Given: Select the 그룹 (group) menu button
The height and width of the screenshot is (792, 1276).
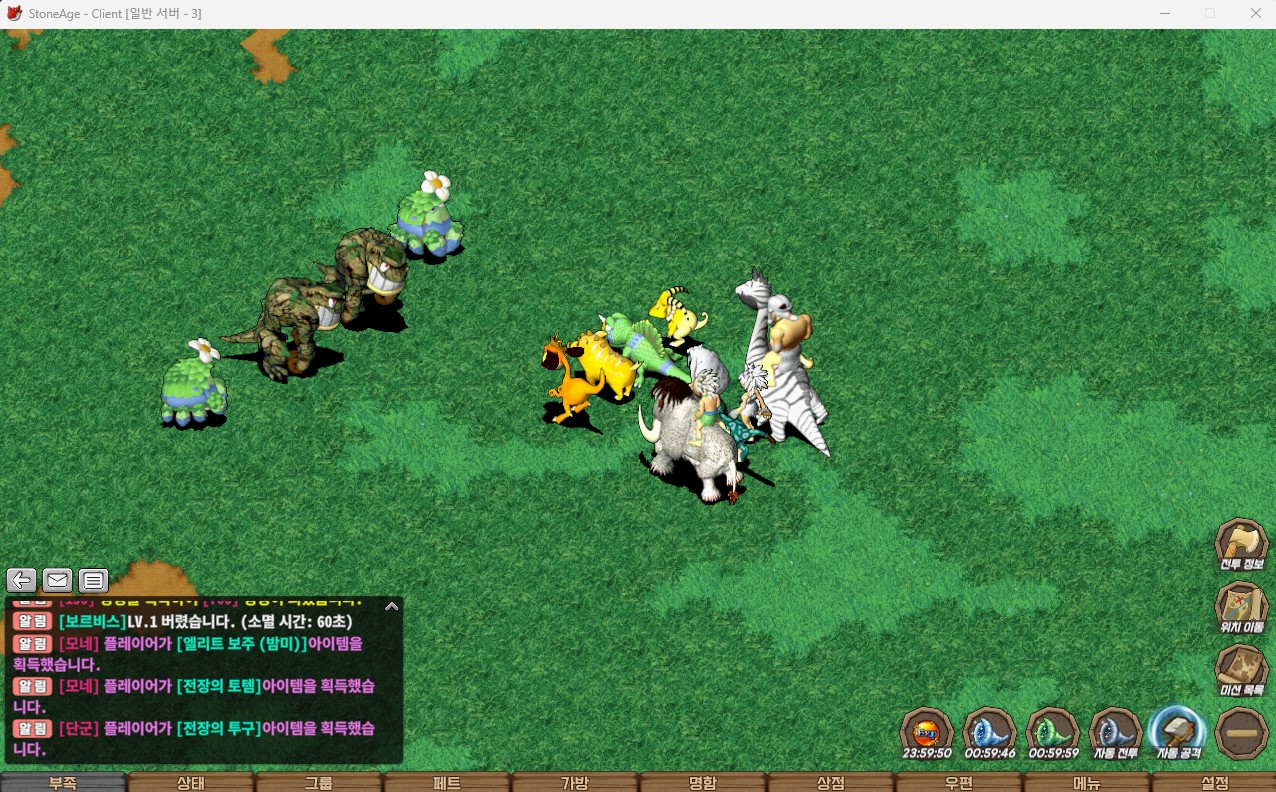Looking at the screenshot, I should point(319,782).
